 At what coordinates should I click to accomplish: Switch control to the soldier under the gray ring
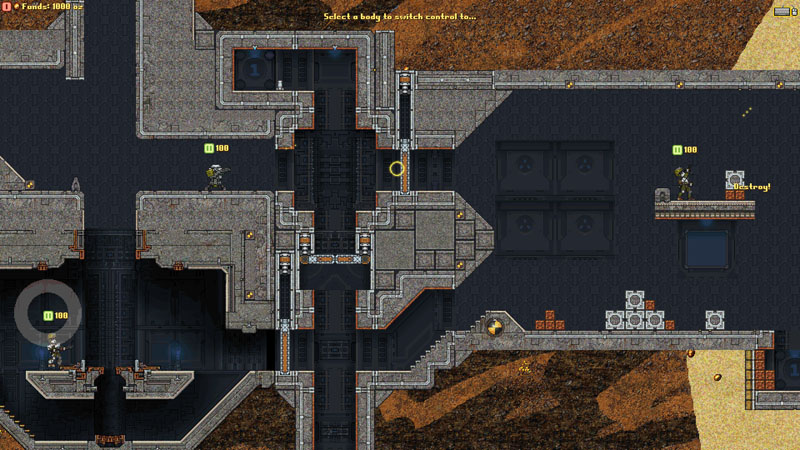click(54, 349)
